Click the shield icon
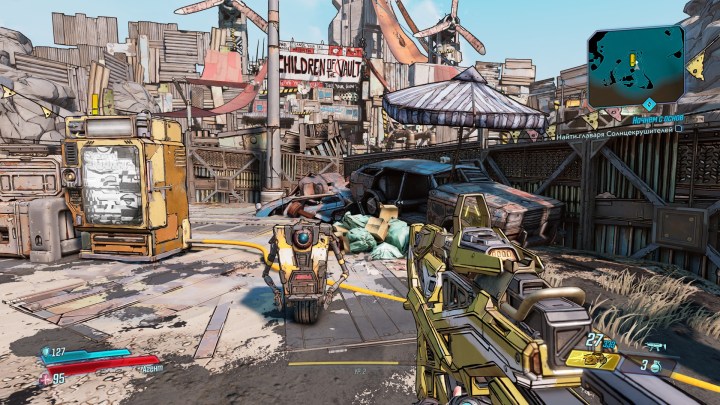 coord(46,351)
